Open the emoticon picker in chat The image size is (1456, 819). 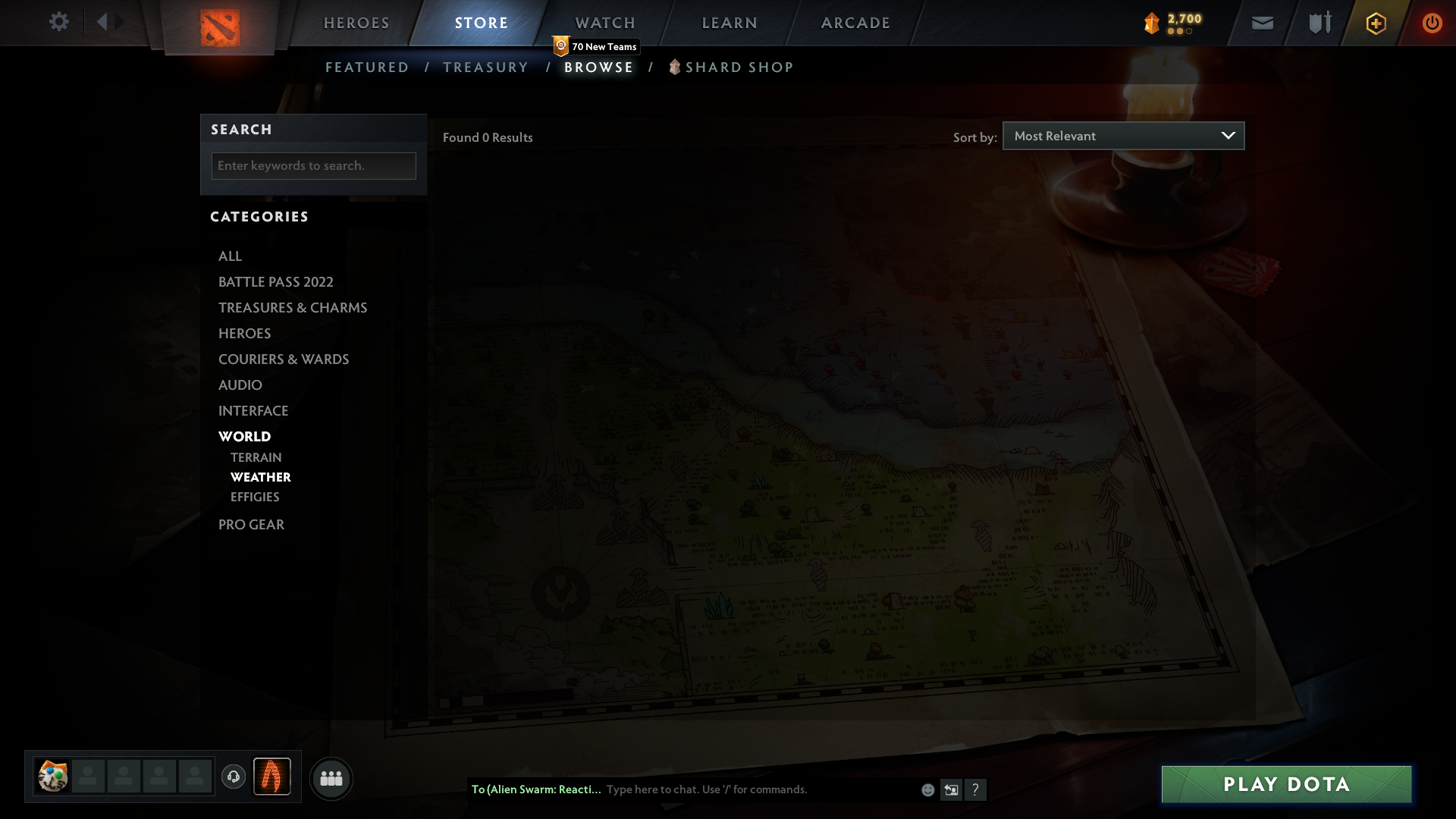[x=927, y=789]
